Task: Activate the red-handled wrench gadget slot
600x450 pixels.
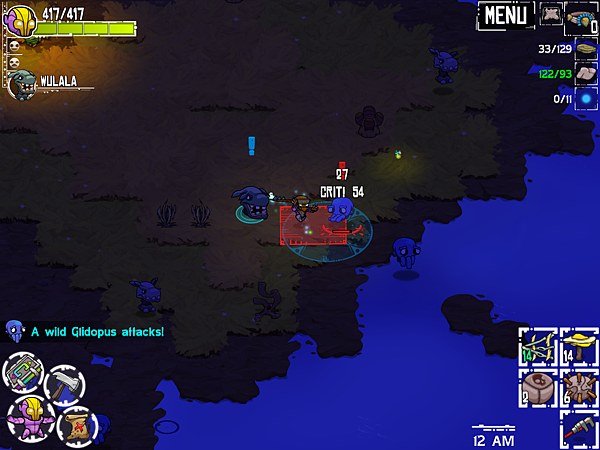Action: tap(579, 429)
